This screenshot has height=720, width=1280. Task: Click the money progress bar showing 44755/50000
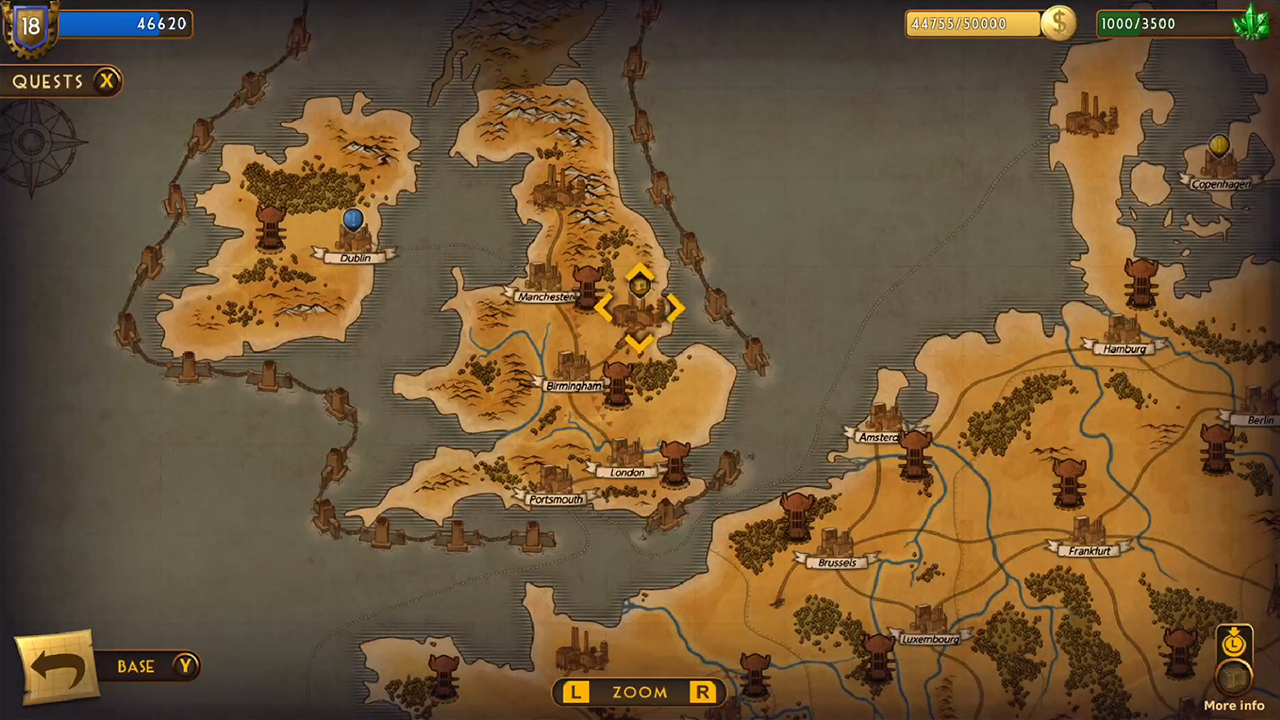[970, 23]
